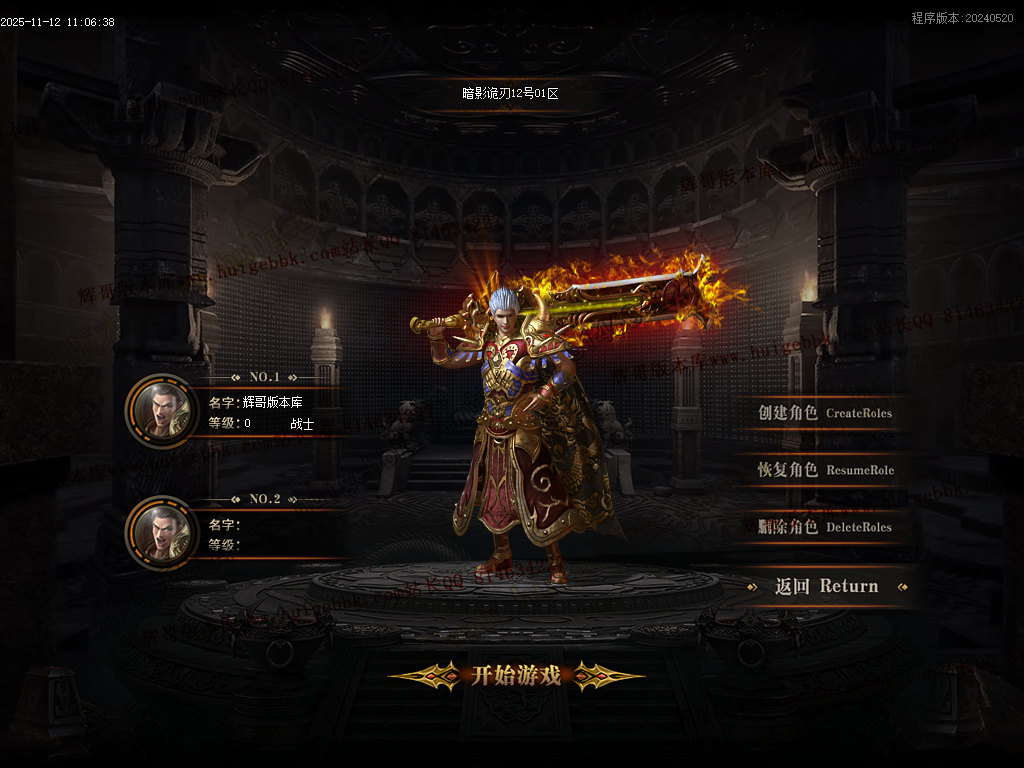The width and height of the screenshot is (1024, 768).
Task: Start the game with 开始游戏 button
Action: coord(516,676)
